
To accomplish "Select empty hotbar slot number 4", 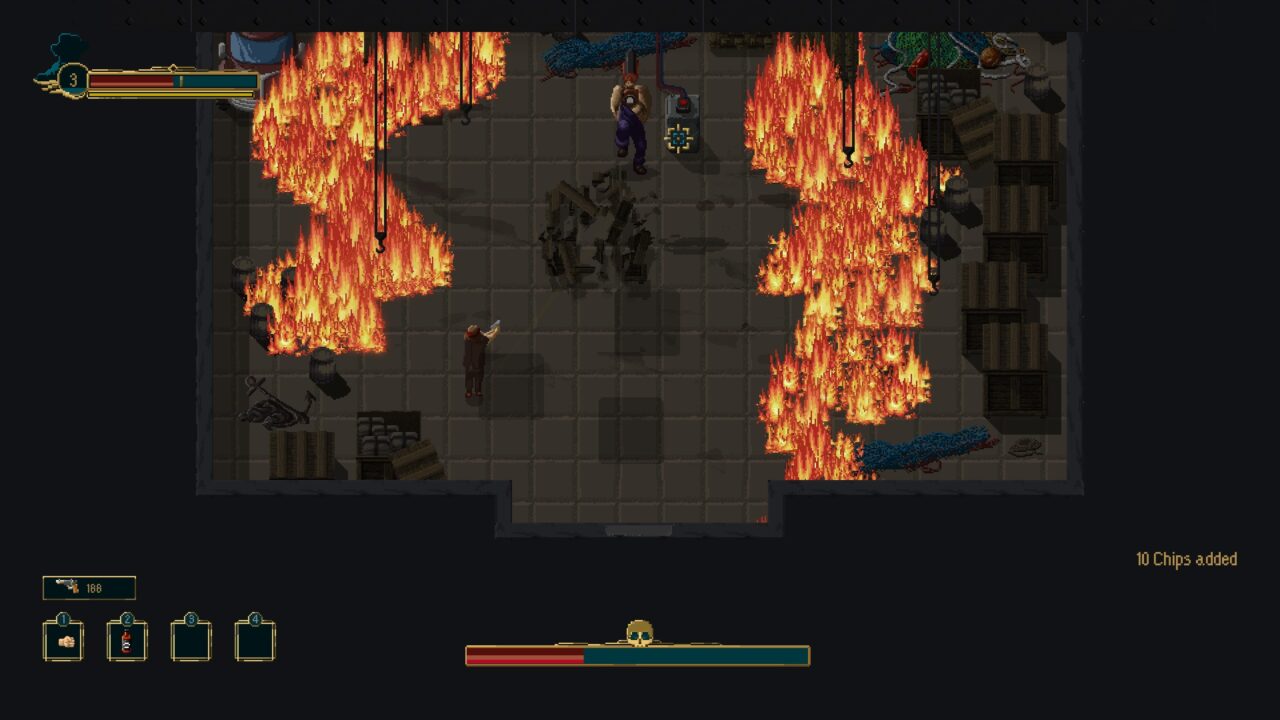I will pos(255,641).
